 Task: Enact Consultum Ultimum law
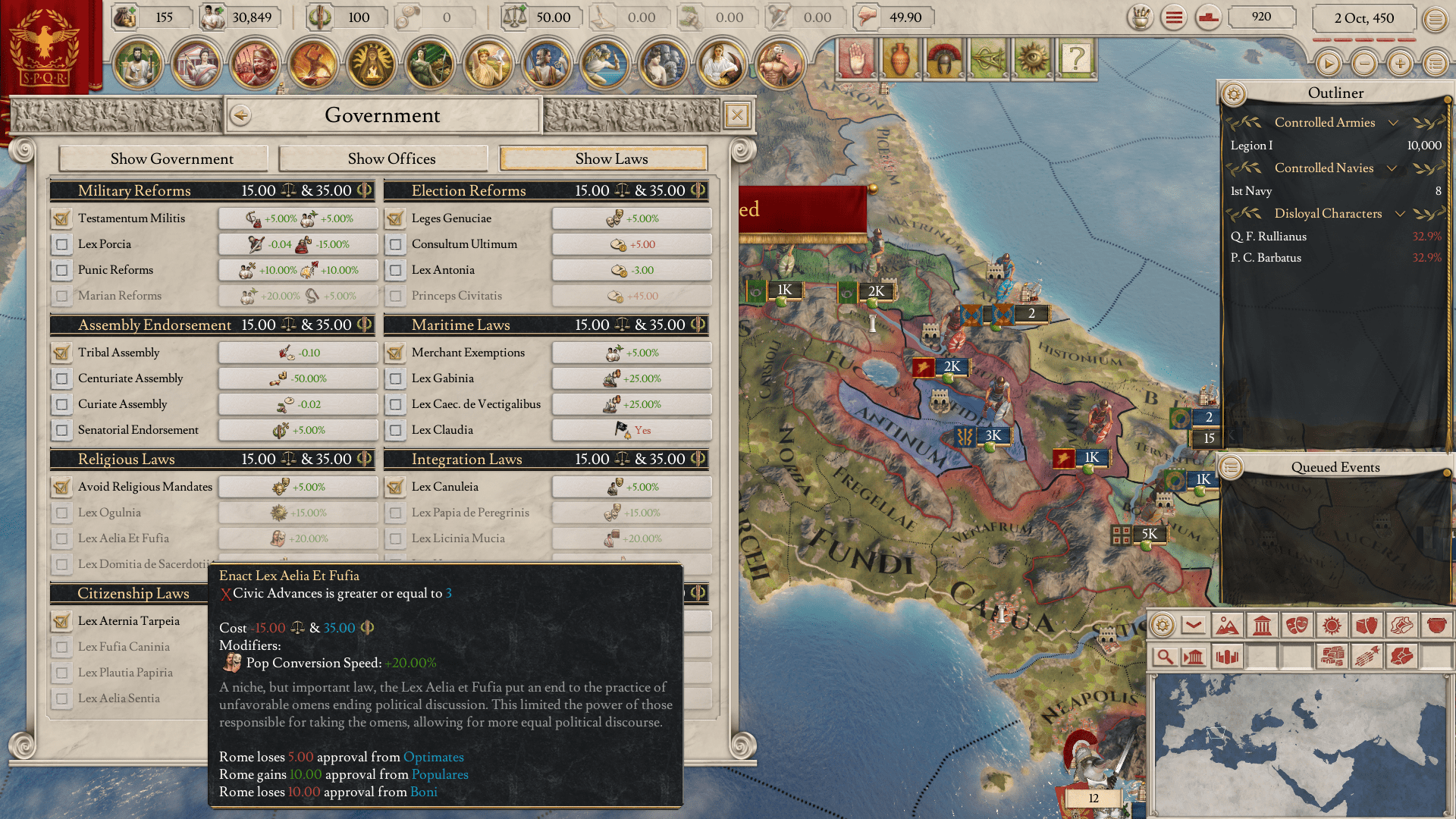(x=395, y=244)
